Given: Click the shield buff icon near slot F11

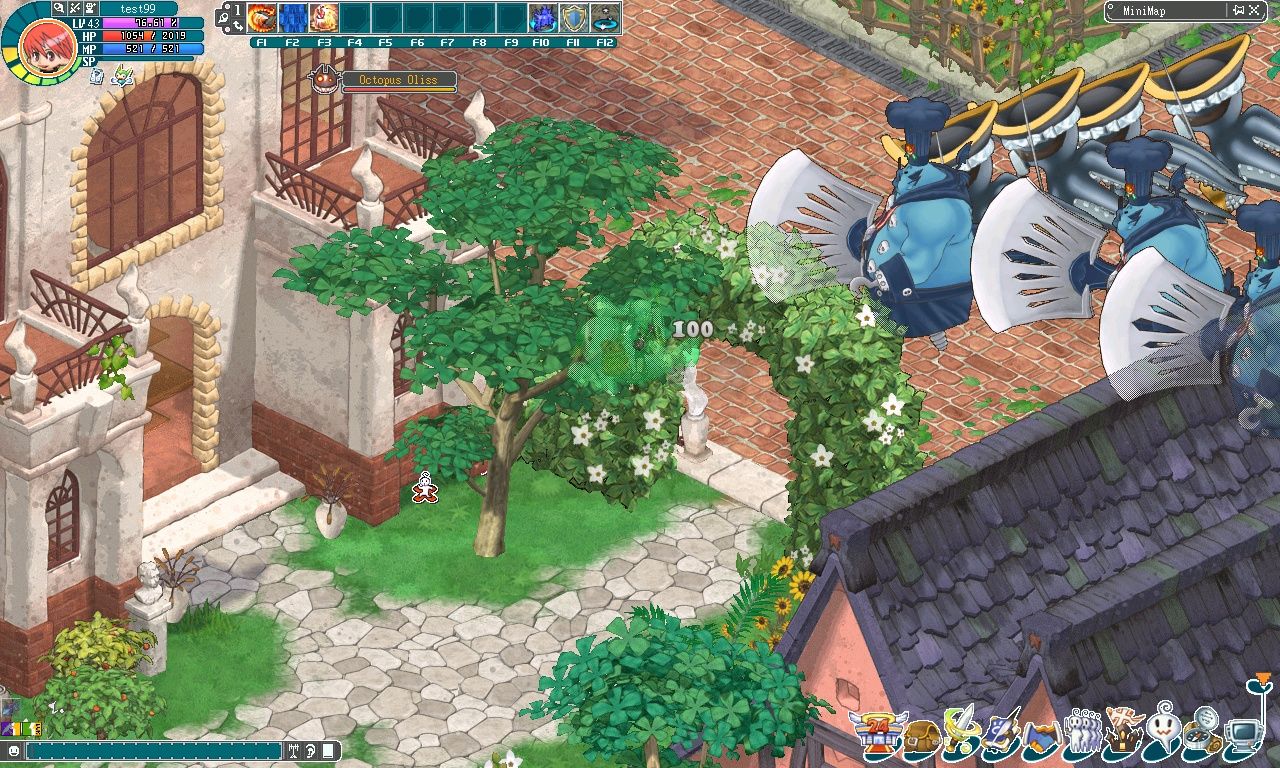Looking at the screenshot, I should pos(573,16).
